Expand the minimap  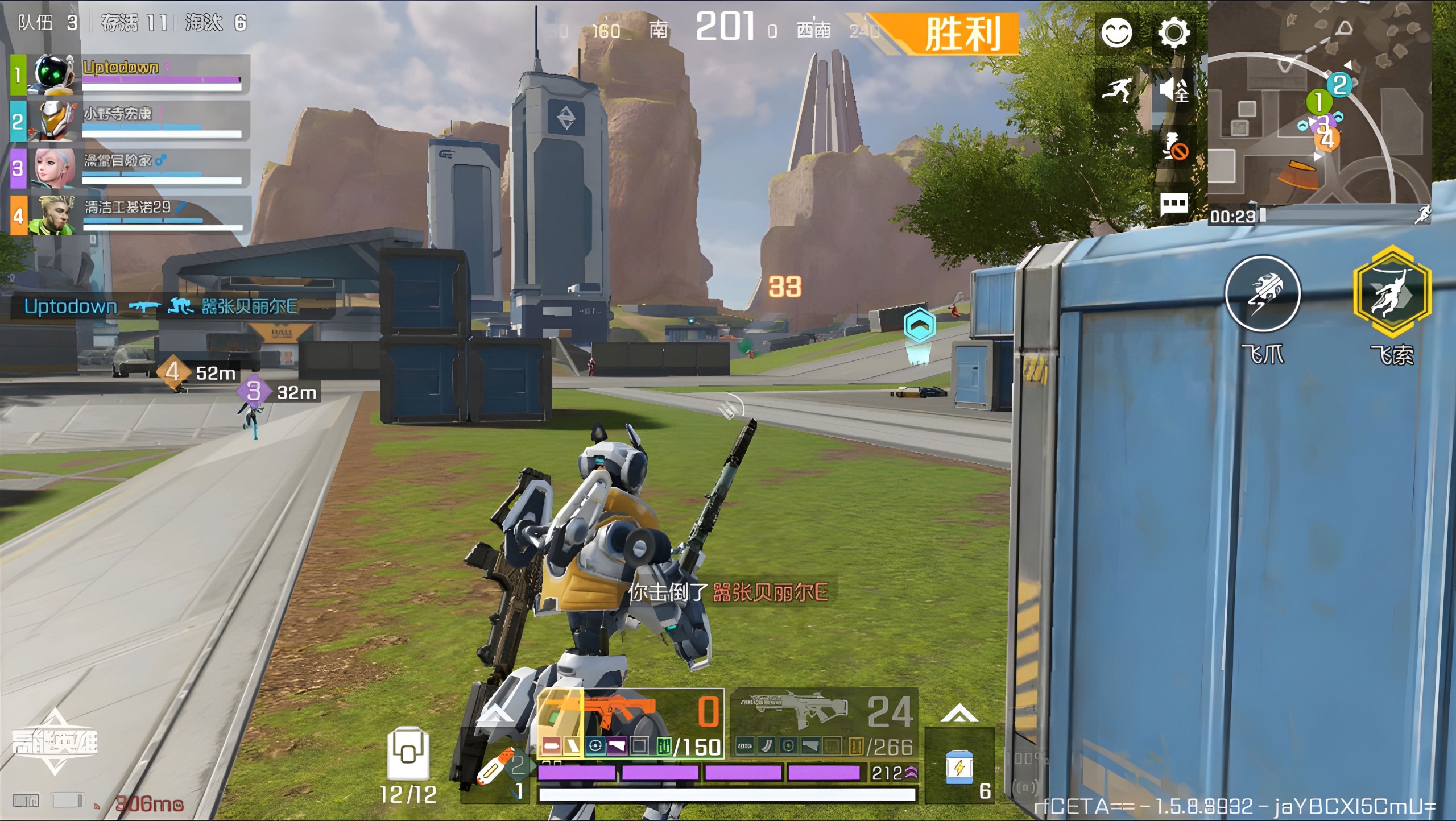pos(1318,102)
